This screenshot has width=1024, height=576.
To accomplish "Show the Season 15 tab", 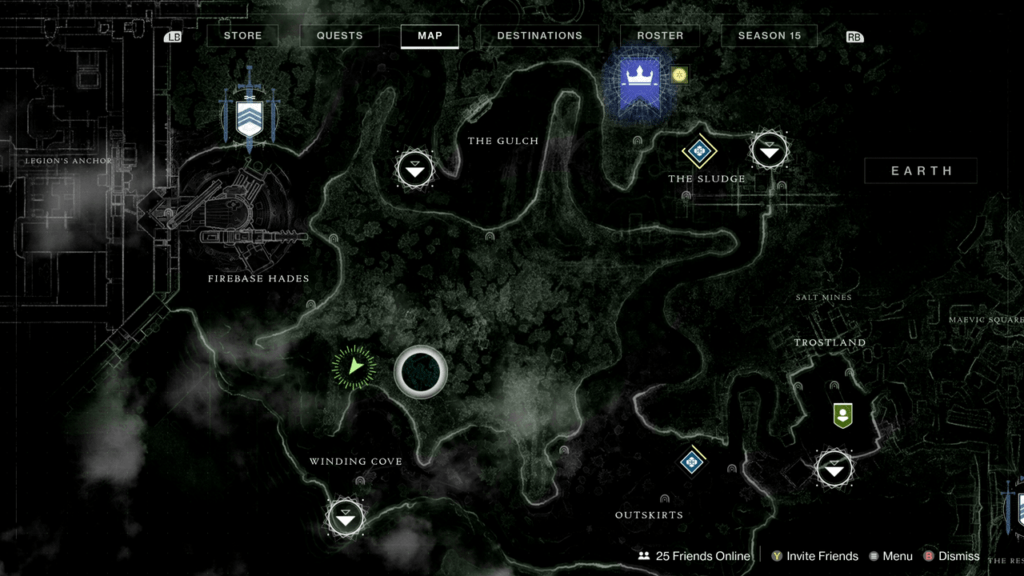I will 769,36.
